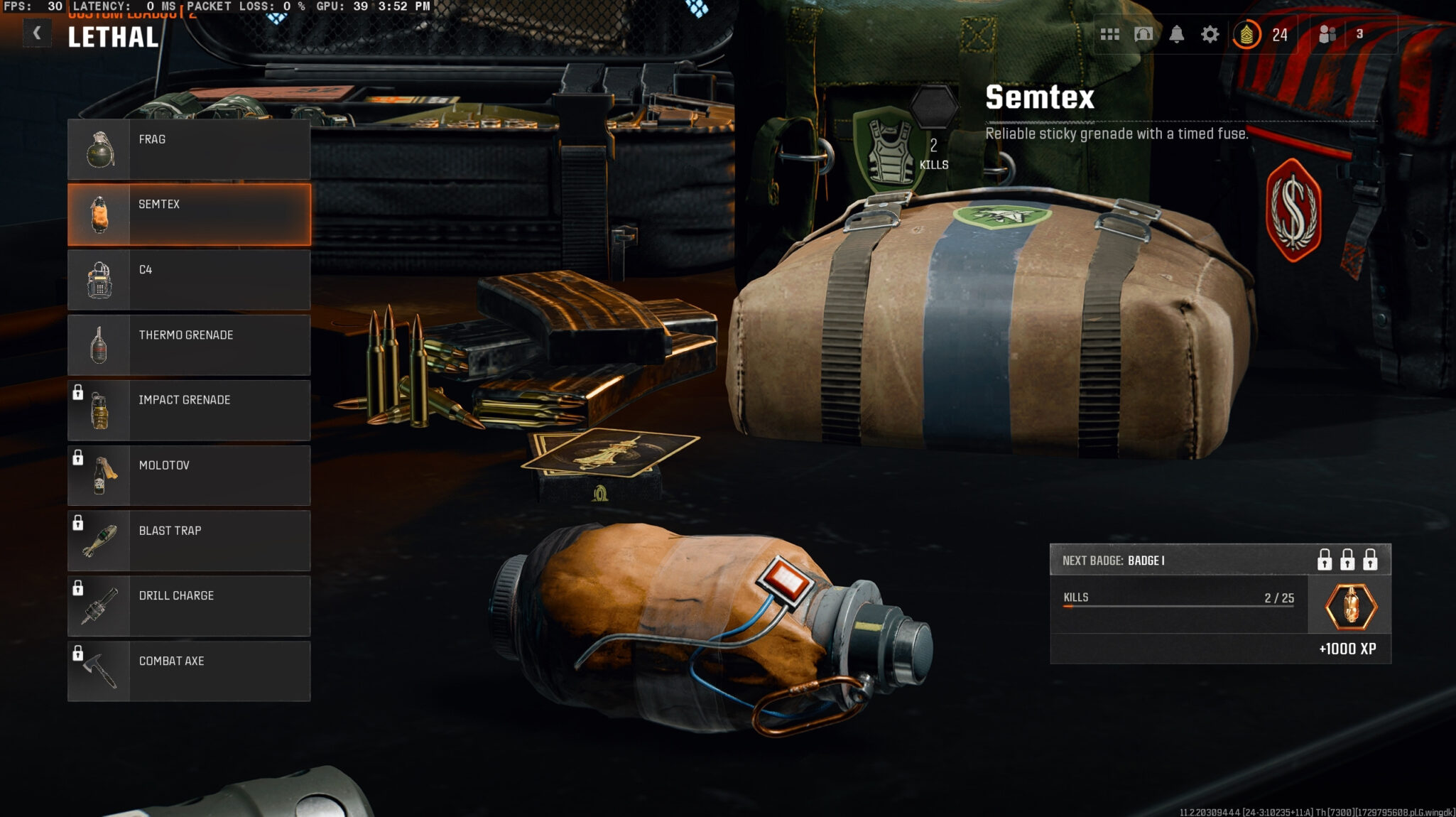
Task: Pick the Thermo Grenade entry
Action: point(189,345)
